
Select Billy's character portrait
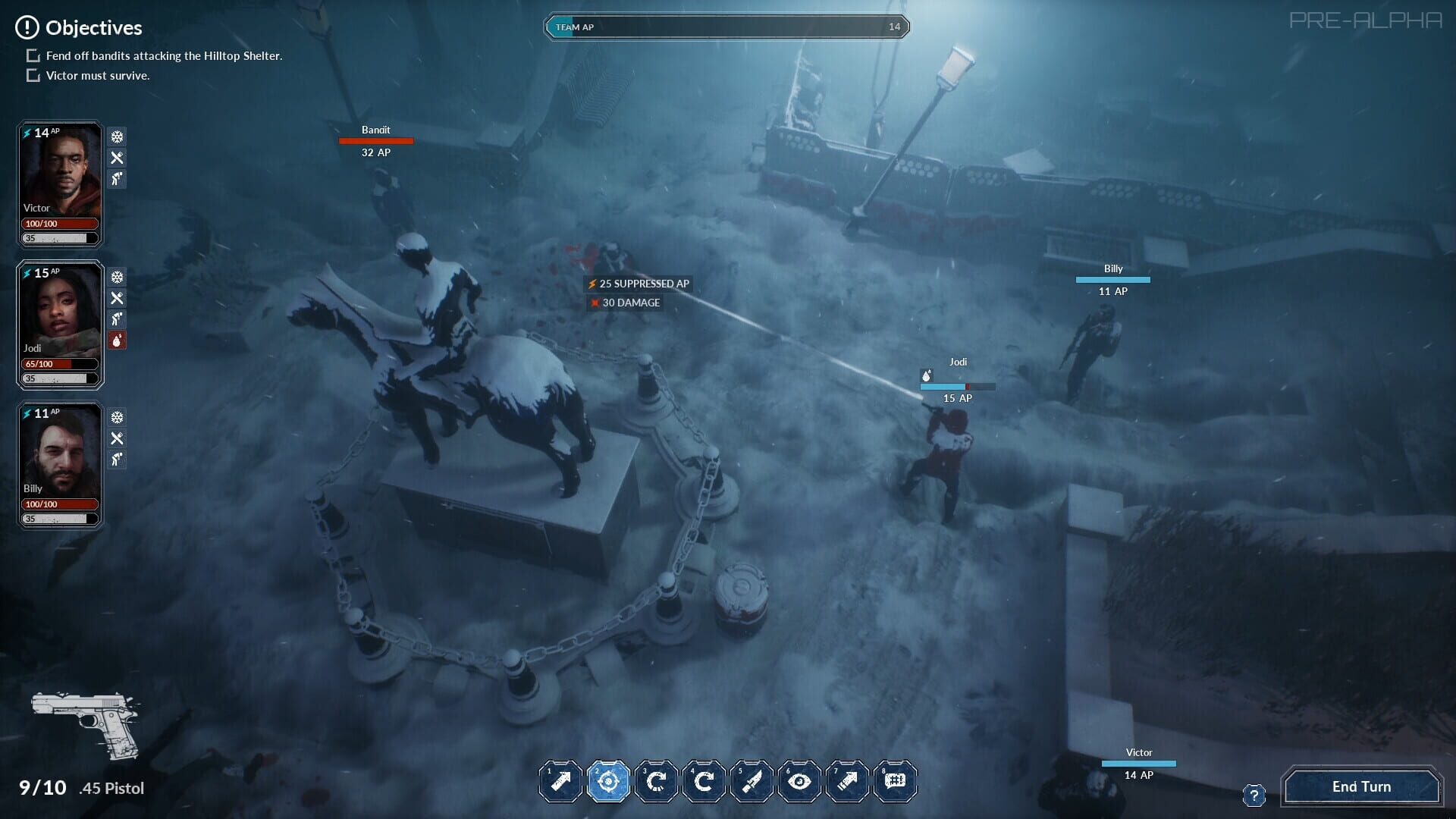(x=59, y=453)
